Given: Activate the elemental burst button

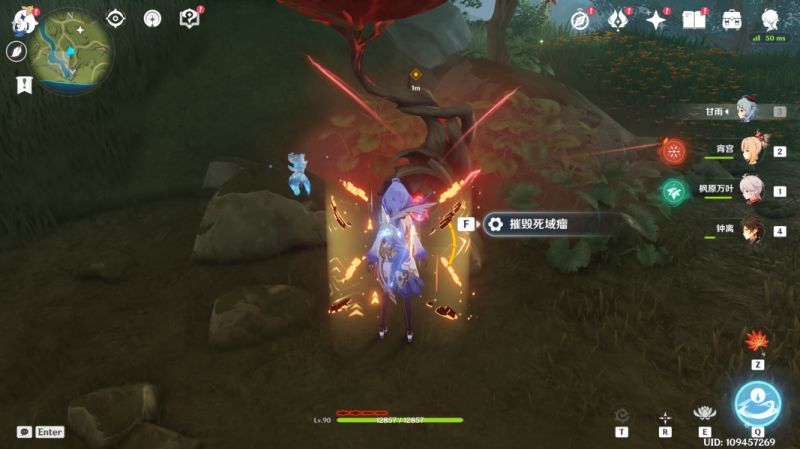Looking at the screenshot, I should click(757, 404).
